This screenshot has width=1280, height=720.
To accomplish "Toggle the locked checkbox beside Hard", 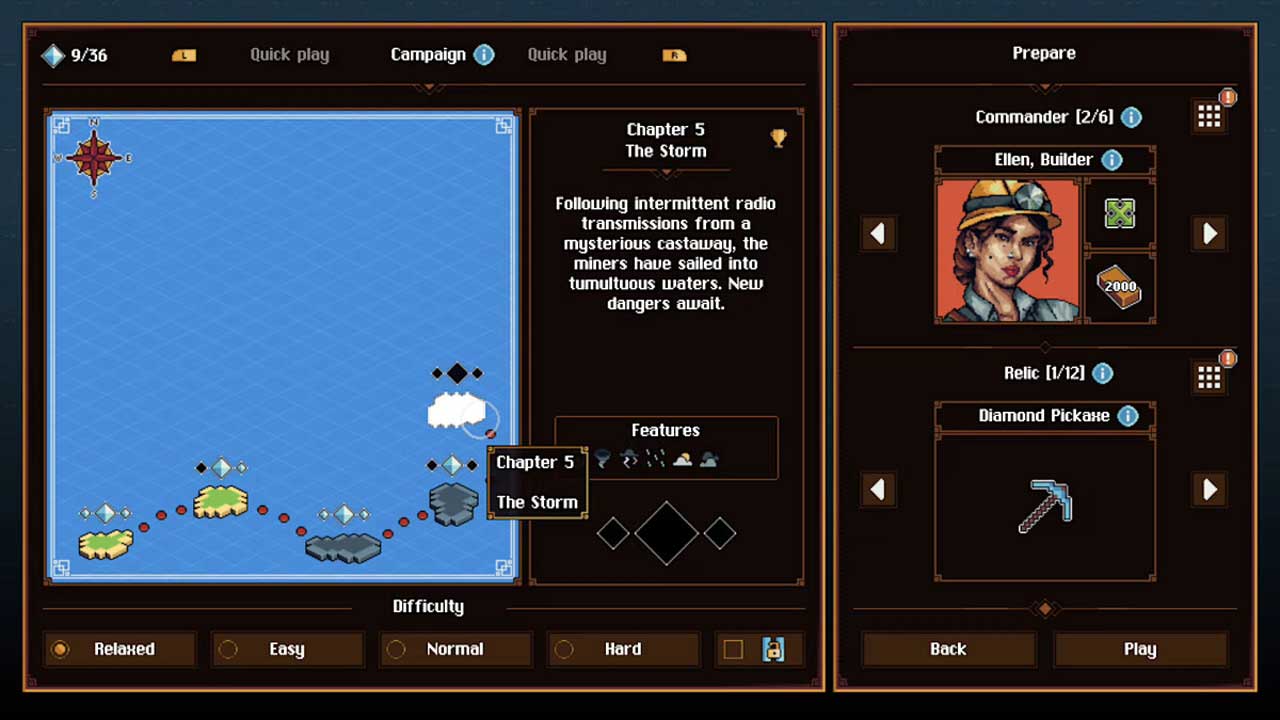I will click(x=733, y=649).
